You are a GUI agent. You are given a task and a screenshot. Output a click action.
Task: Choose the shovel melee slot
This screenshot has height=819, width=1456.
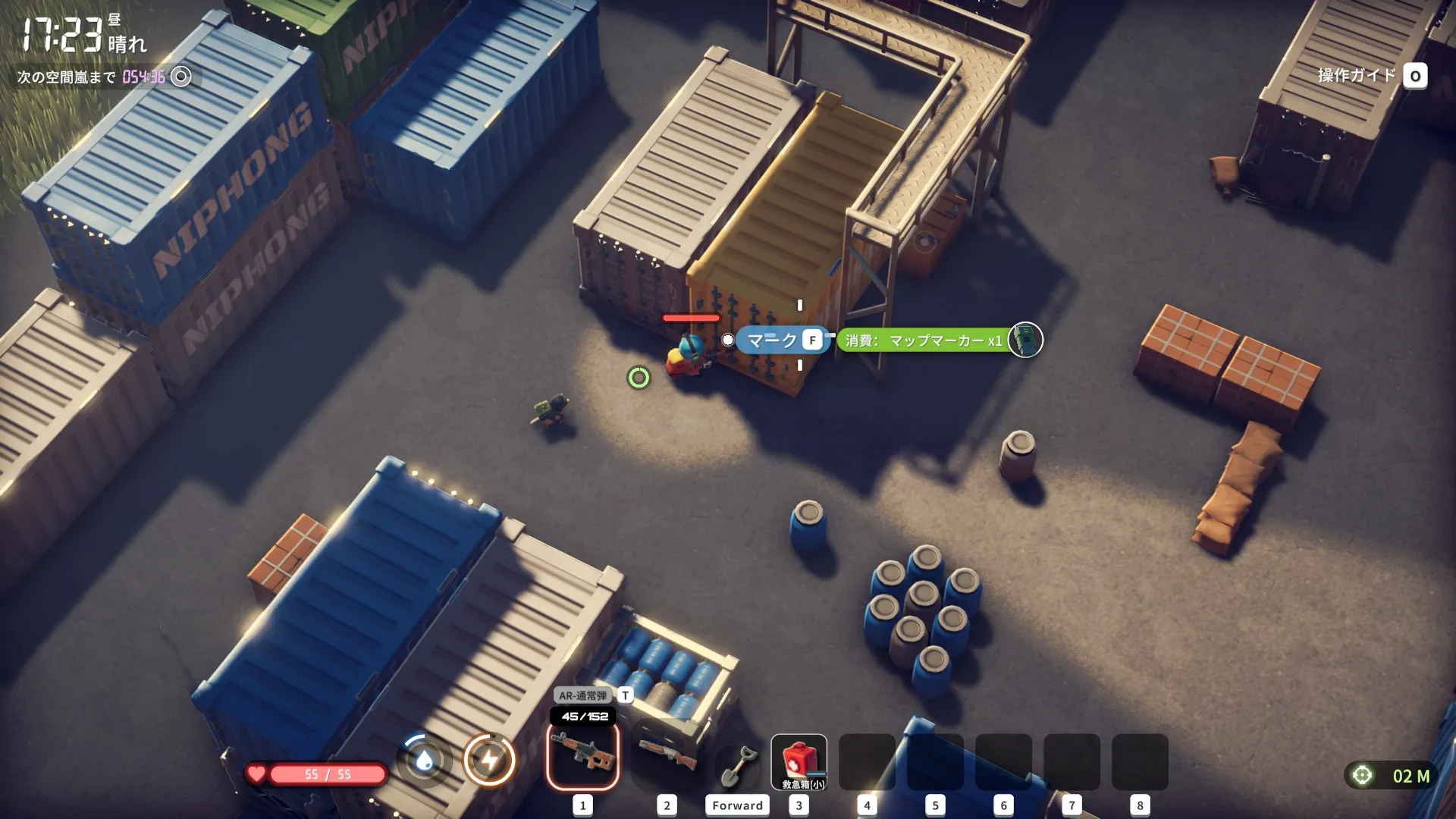[737, 764]
